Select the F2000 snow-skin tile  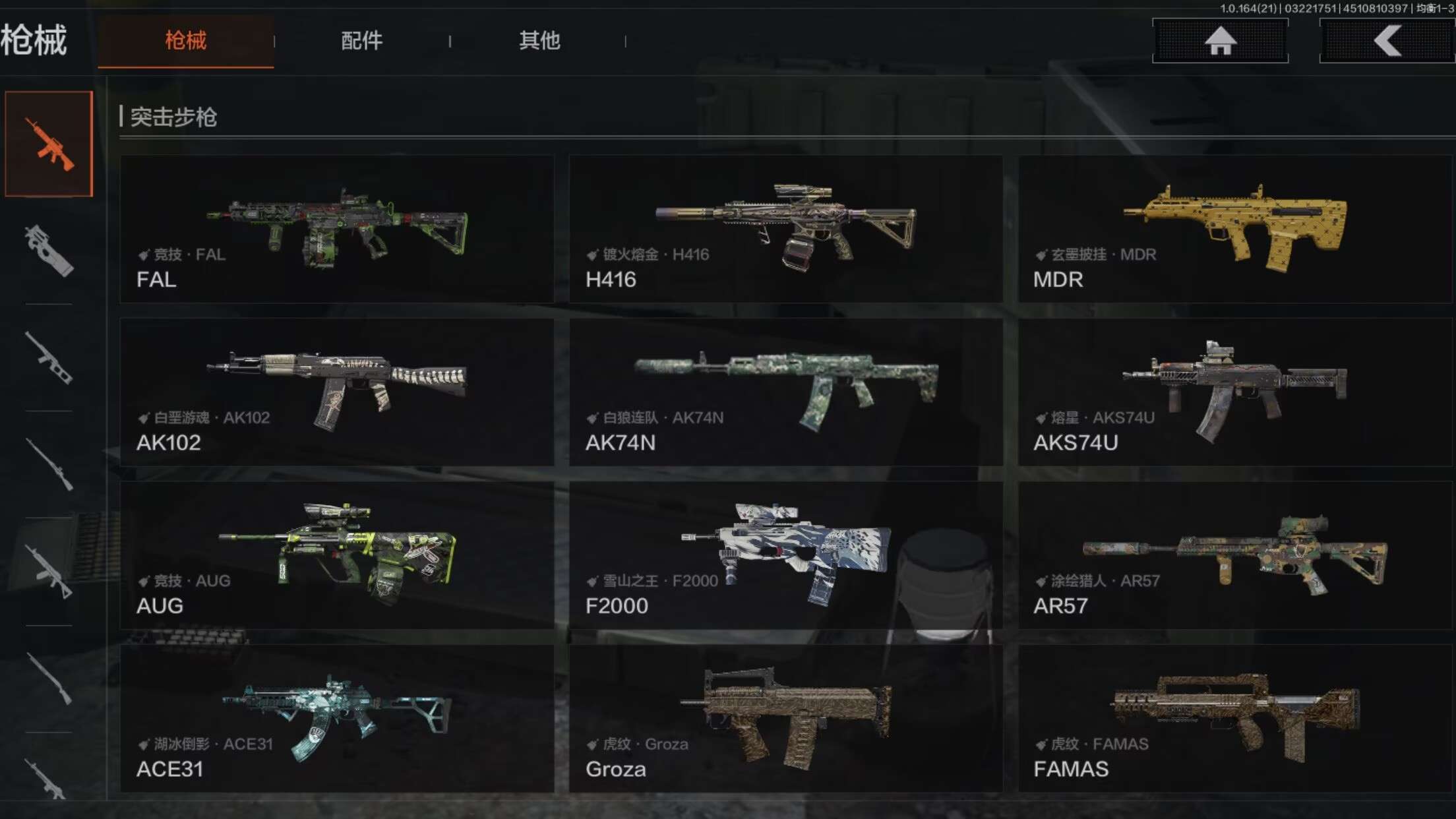(785, 555)
